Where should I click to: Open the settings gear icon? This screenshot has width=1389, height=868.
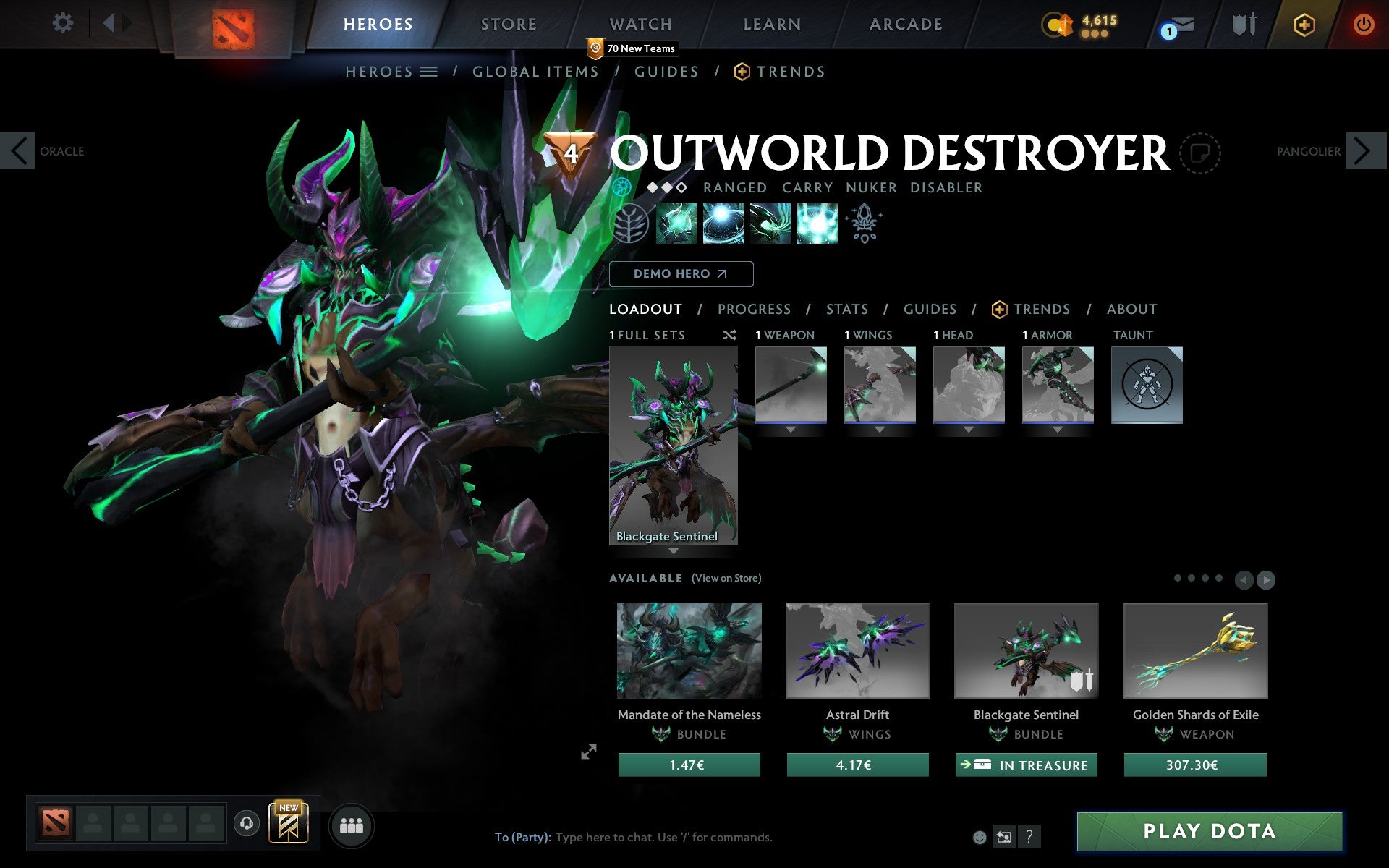[64, 23]
